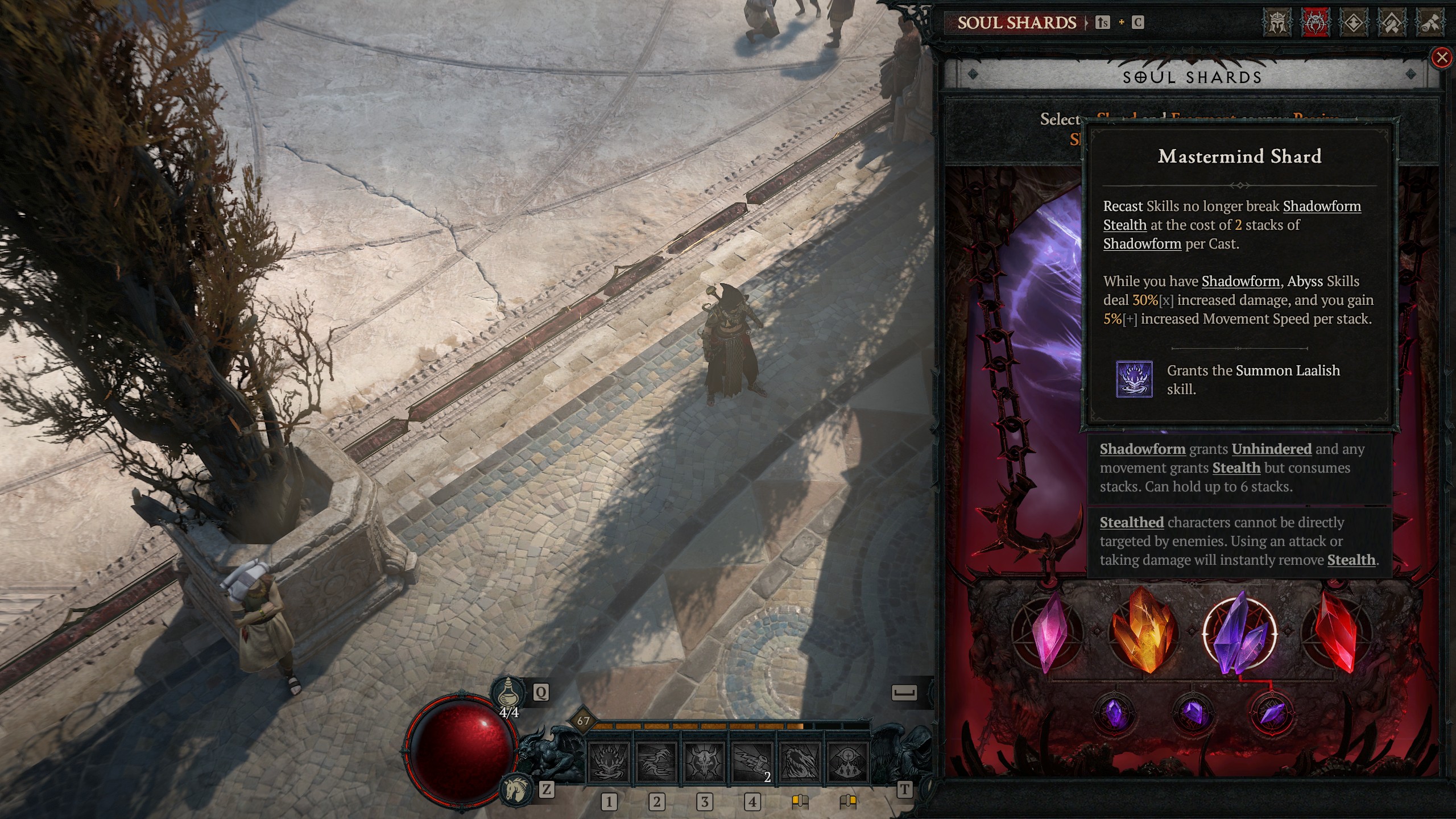The width and height of the screenshot is (1456, 819).
Task: Open the helmet icon in the top-right row
Action: 1277,23
